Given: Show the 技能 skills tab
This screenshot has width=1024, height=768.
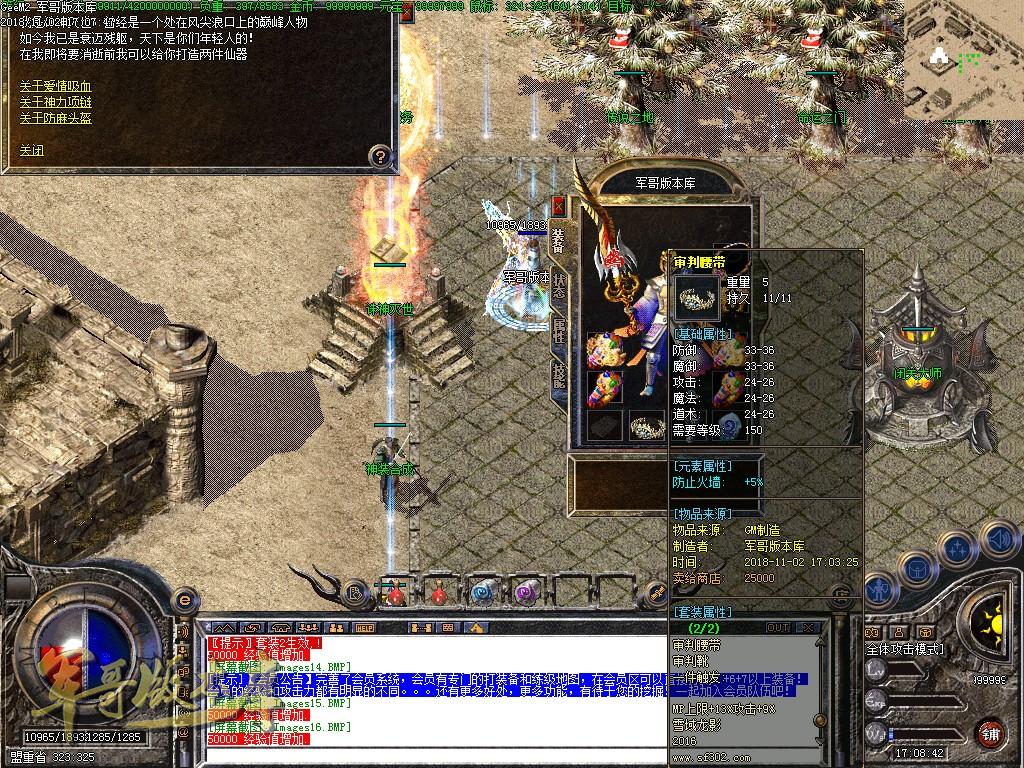Looking at the screenshot, I should tap(559, 375).
